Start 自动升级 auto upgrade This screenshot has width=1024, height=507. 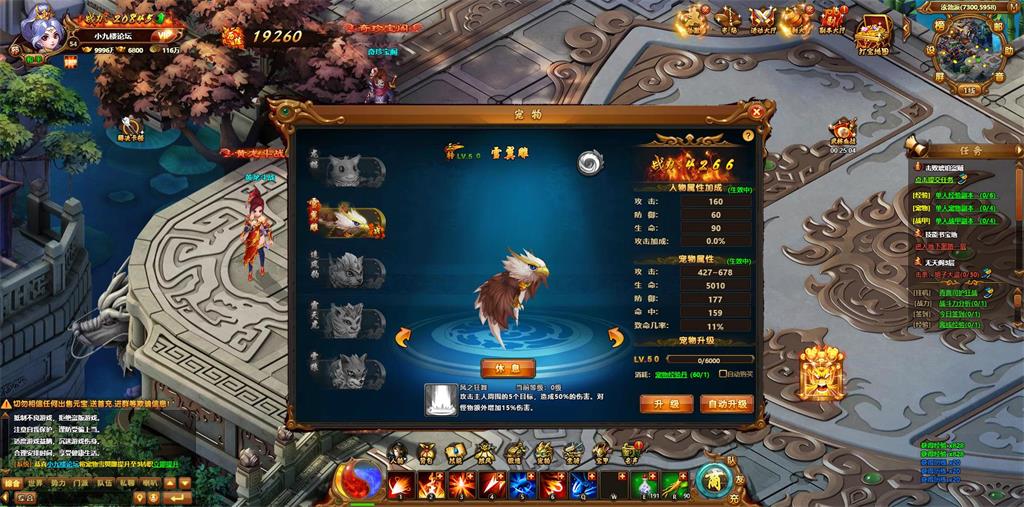click(725, 404)
